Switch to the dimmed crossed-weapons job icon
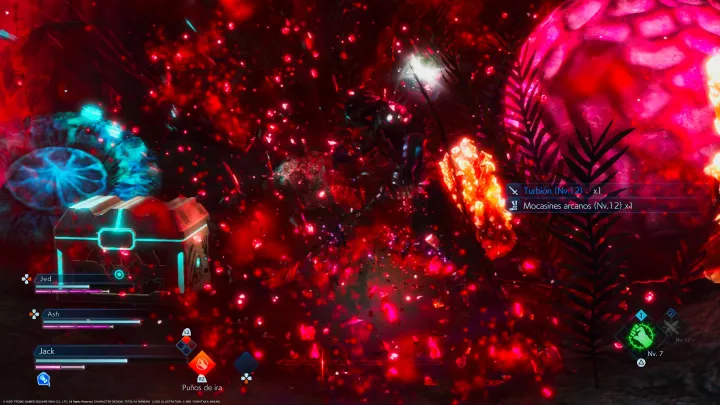 tap(673, 327)
